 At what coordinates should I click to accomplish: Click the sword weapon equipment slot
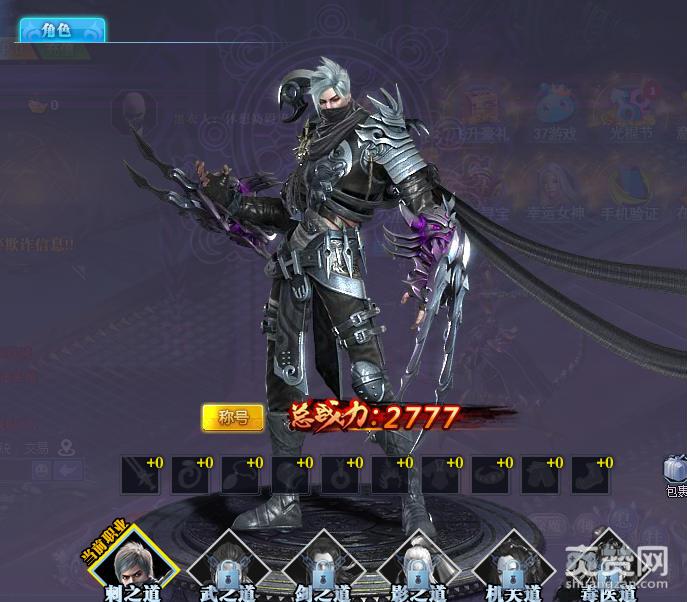point(141,475)
